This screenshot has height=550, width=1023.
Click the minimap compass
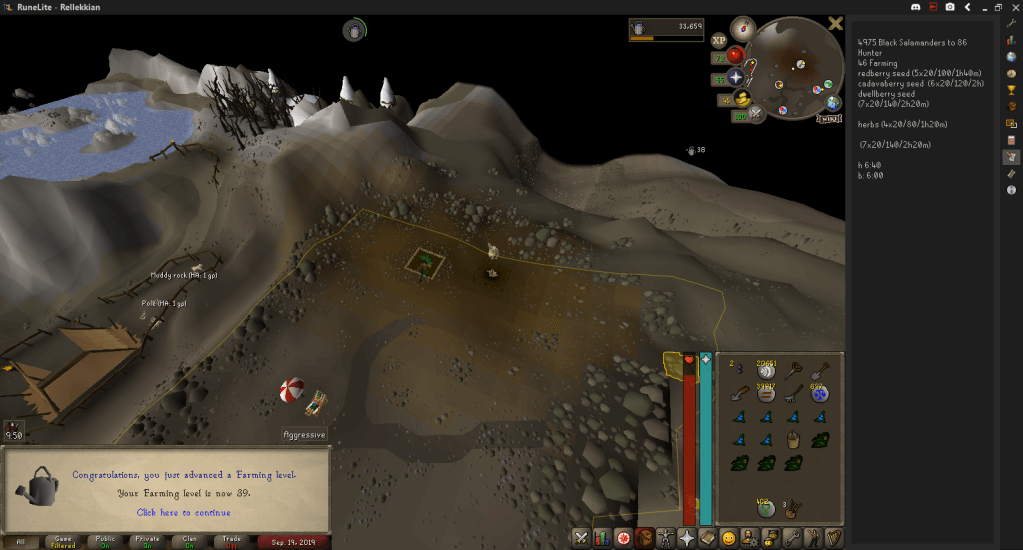(742, 27)
